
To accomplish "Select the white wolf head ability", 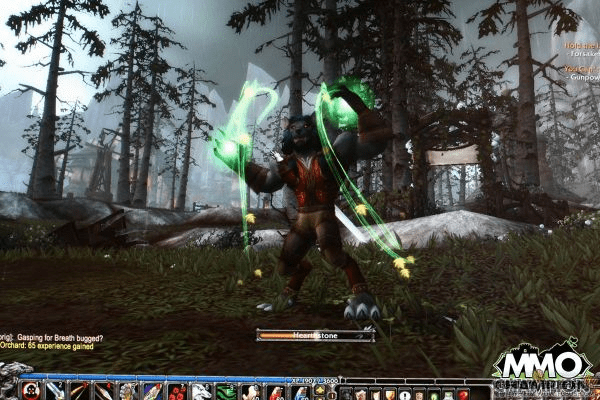I will 201,392.
